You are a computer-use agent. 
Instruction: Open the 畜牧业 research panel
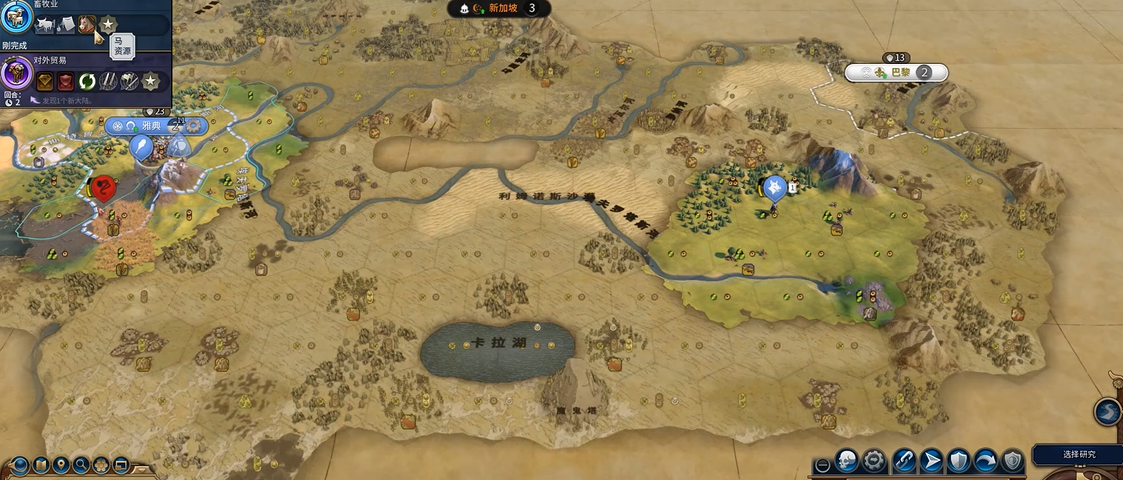click(16, 20)
